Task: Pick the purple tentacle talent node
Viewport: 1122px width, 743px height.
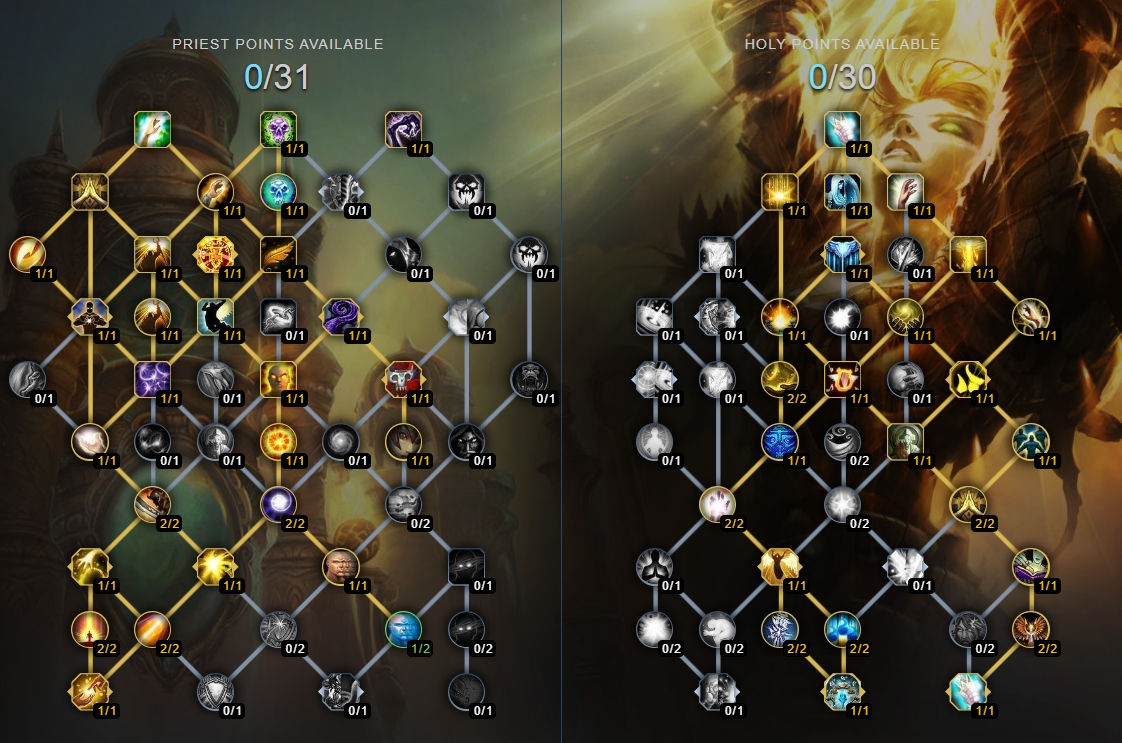Action: [x=340, y=316]
